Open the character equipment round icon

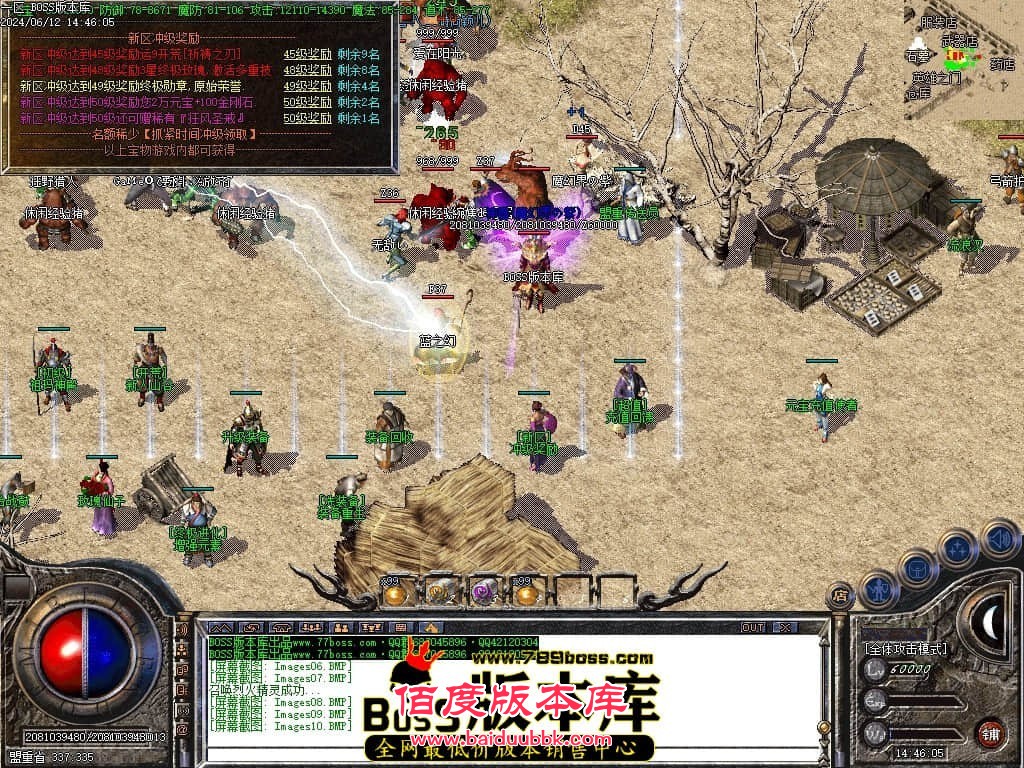coord(878,588)
